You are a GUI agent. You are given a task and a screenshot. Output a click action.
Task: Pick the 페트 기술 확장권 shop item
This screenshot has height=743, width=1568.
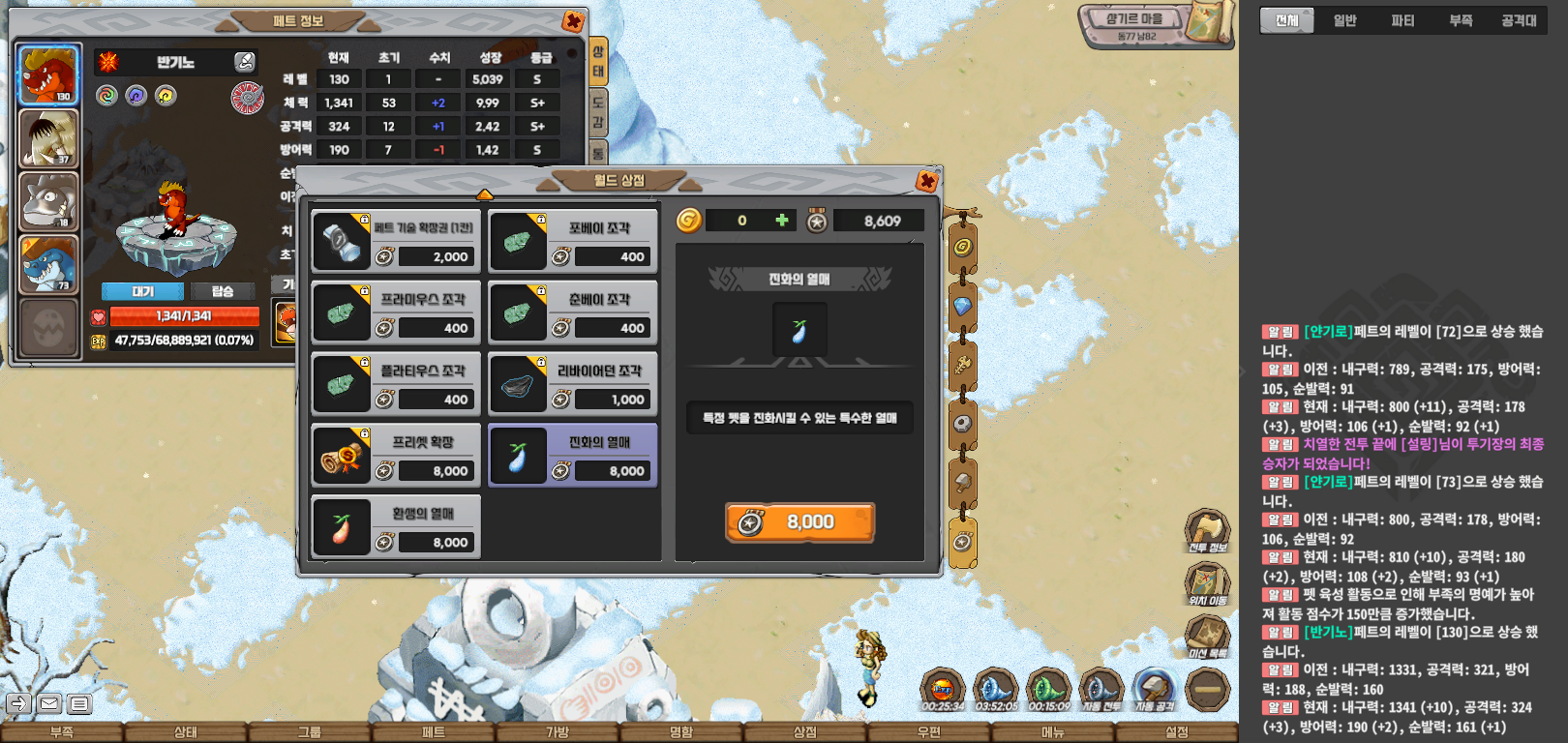pos(396,241)
